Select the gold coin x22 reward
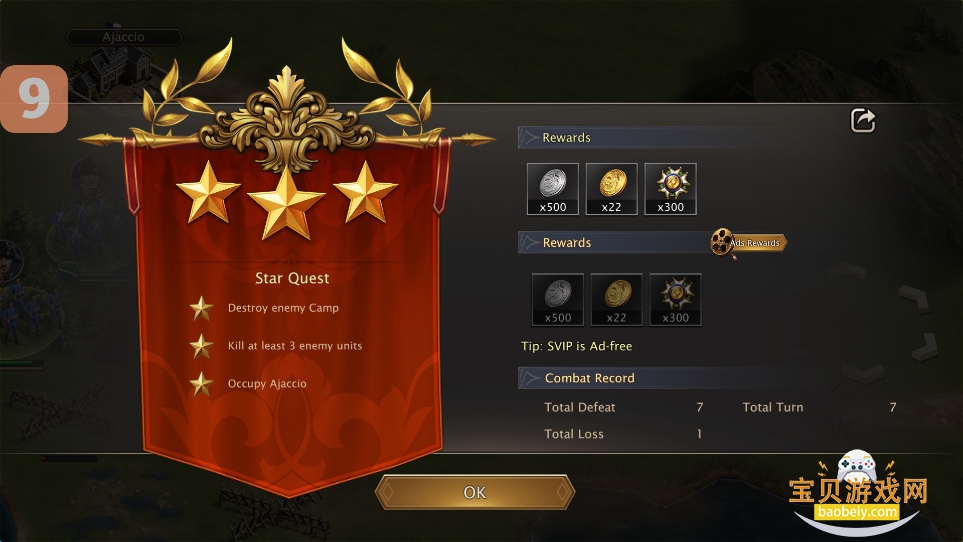Image resolution: width=963 pixels, height=542 pixels. (x=611, y=189)
